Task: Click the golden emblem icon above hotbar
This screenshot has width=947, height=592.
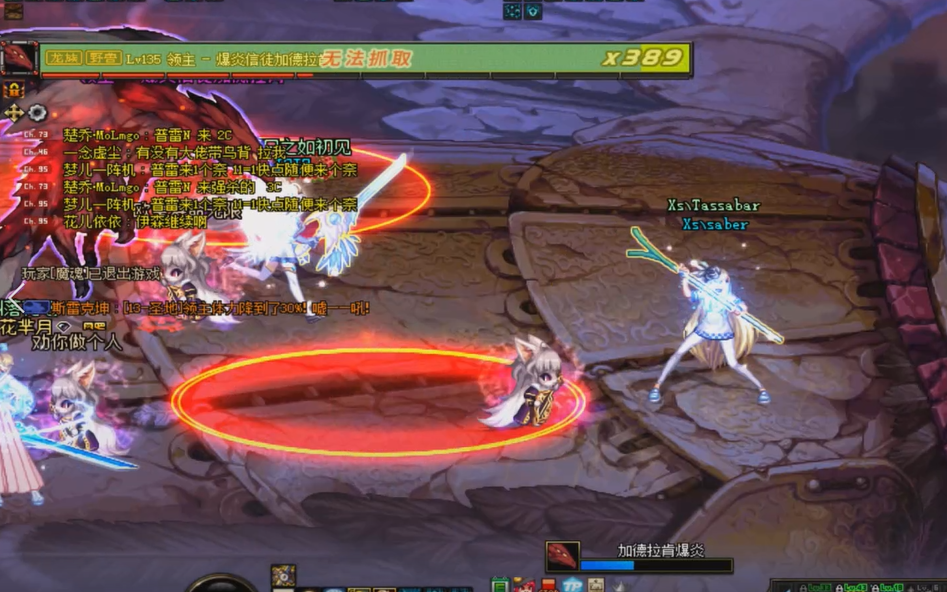Action: pos(283,576)
